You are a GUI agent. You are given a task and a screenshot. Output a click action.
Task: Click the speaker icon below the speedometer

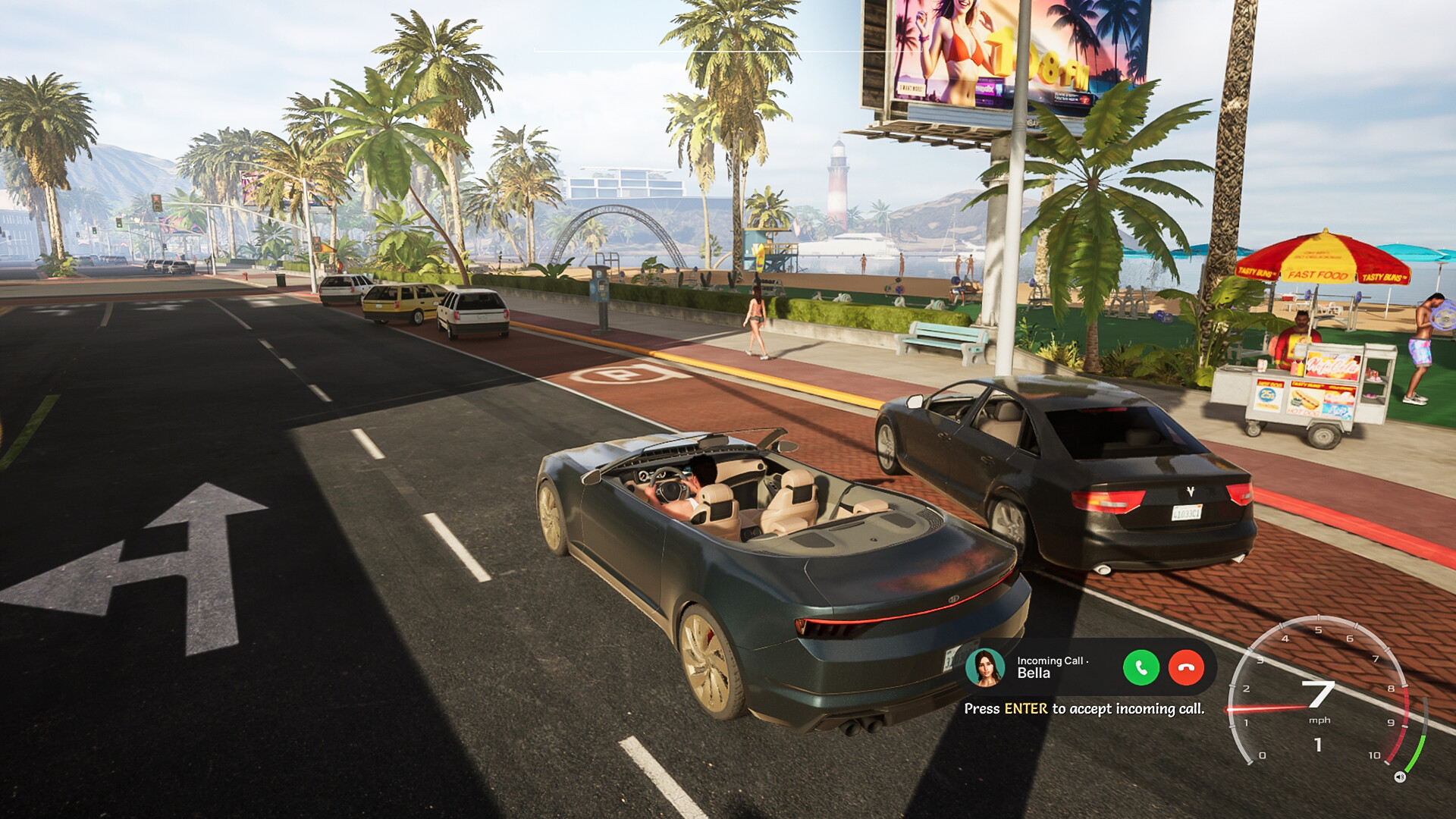[1400, 777]
